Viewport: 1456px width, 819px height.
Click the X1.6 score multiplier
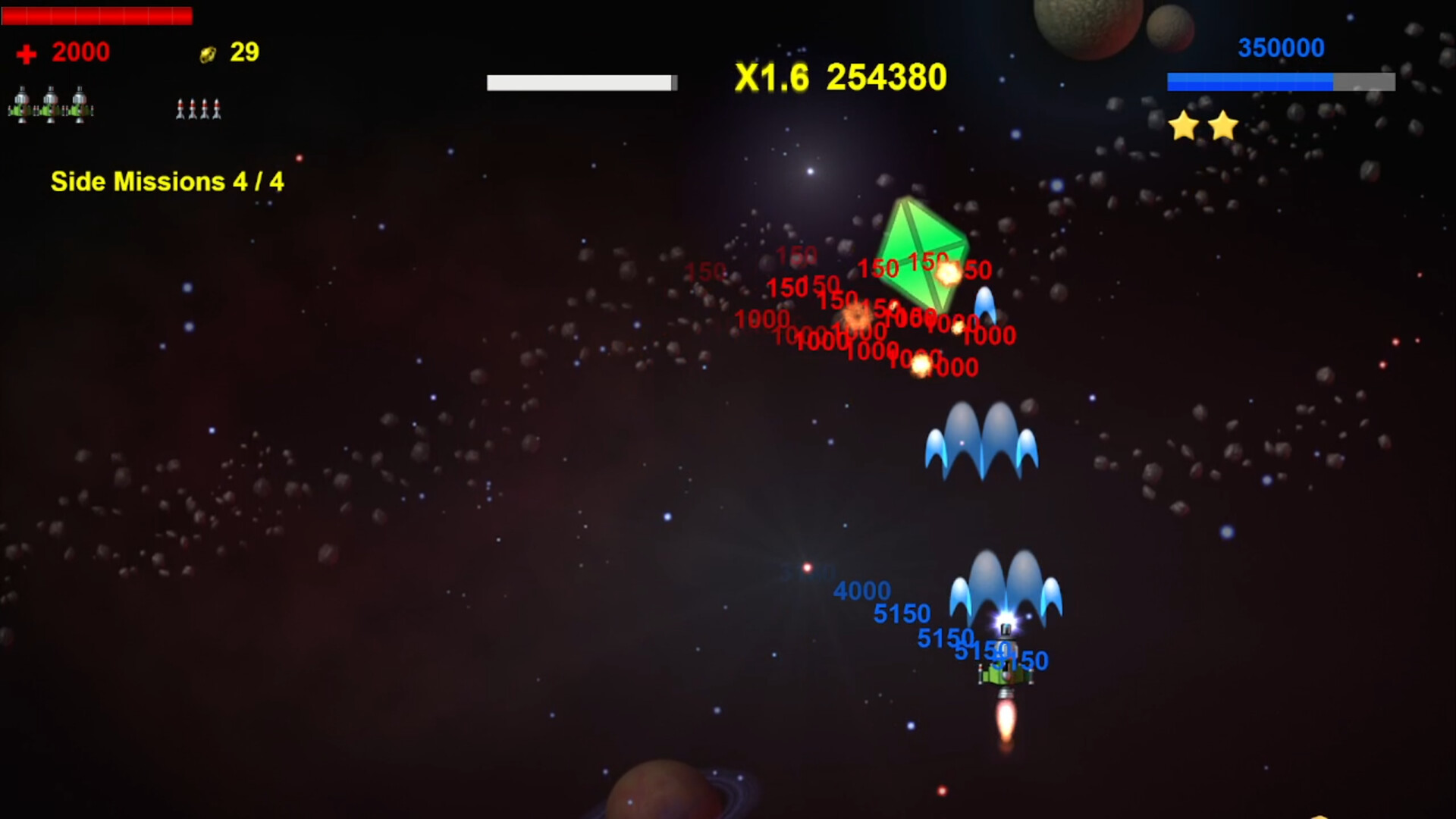coord(770,77)
